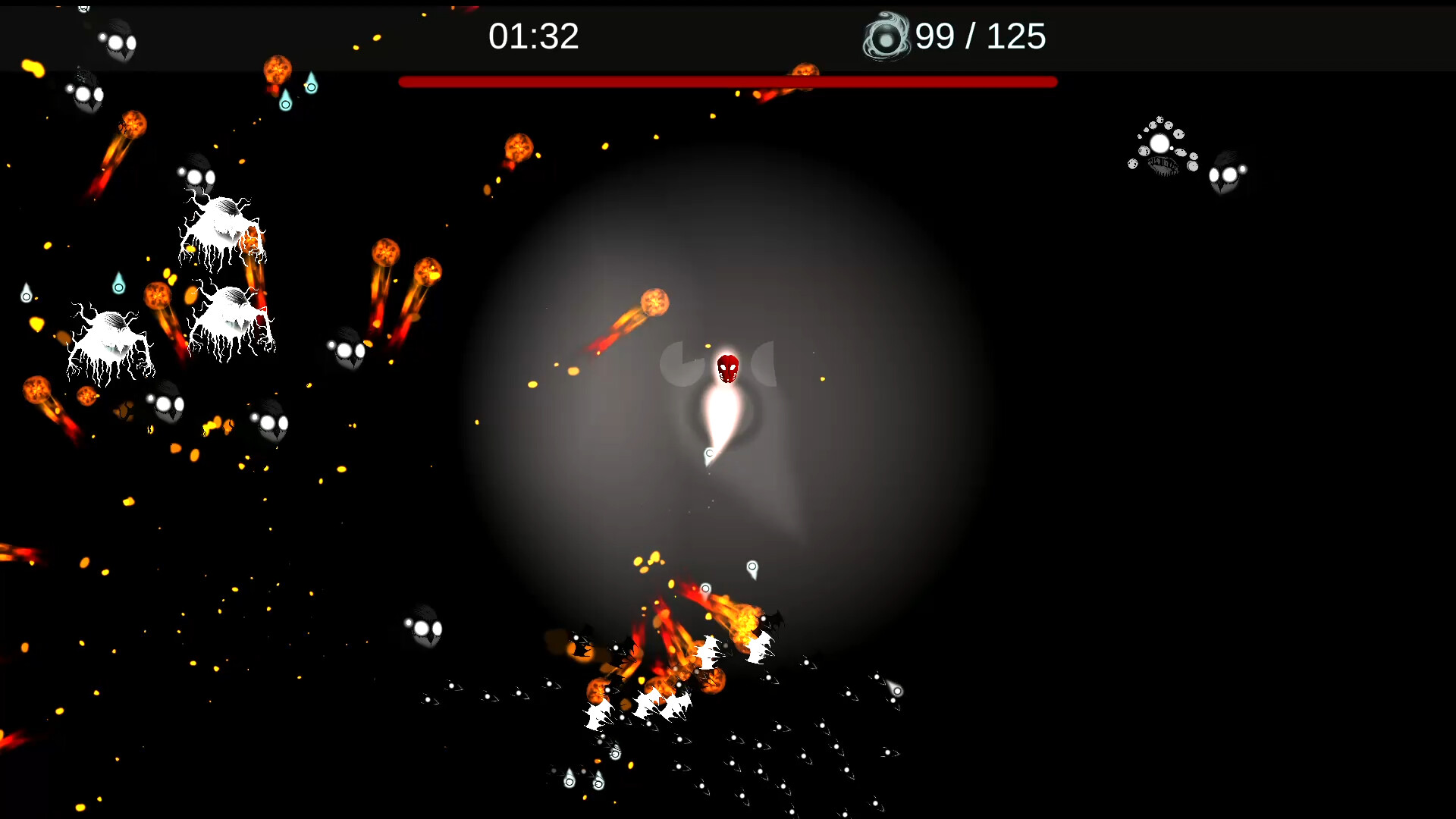Click the fireball meteor at top center
Viewport: 1456px width, 819px height.
point(519,148)
